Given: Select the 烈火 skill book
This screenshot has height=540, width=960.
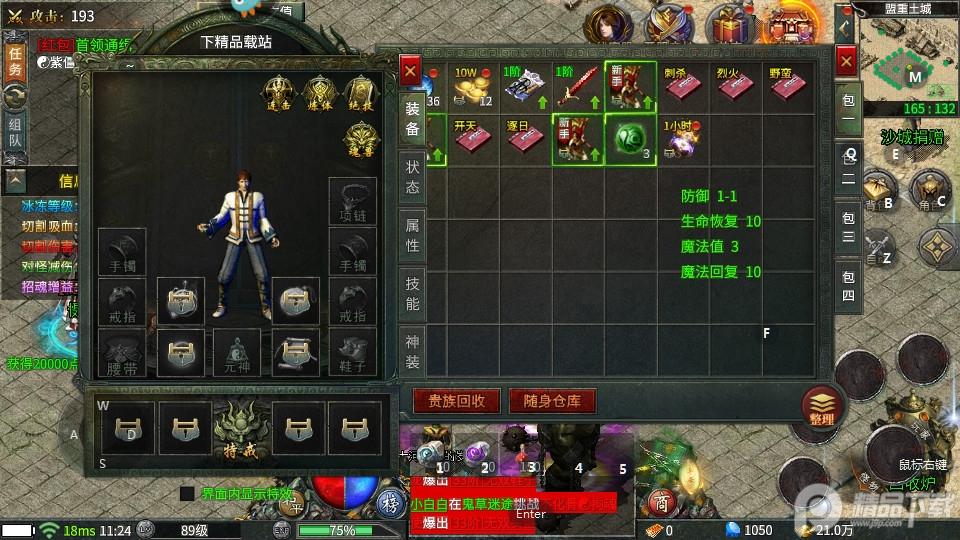Looking at the screenshot, I should click(735, 88).
